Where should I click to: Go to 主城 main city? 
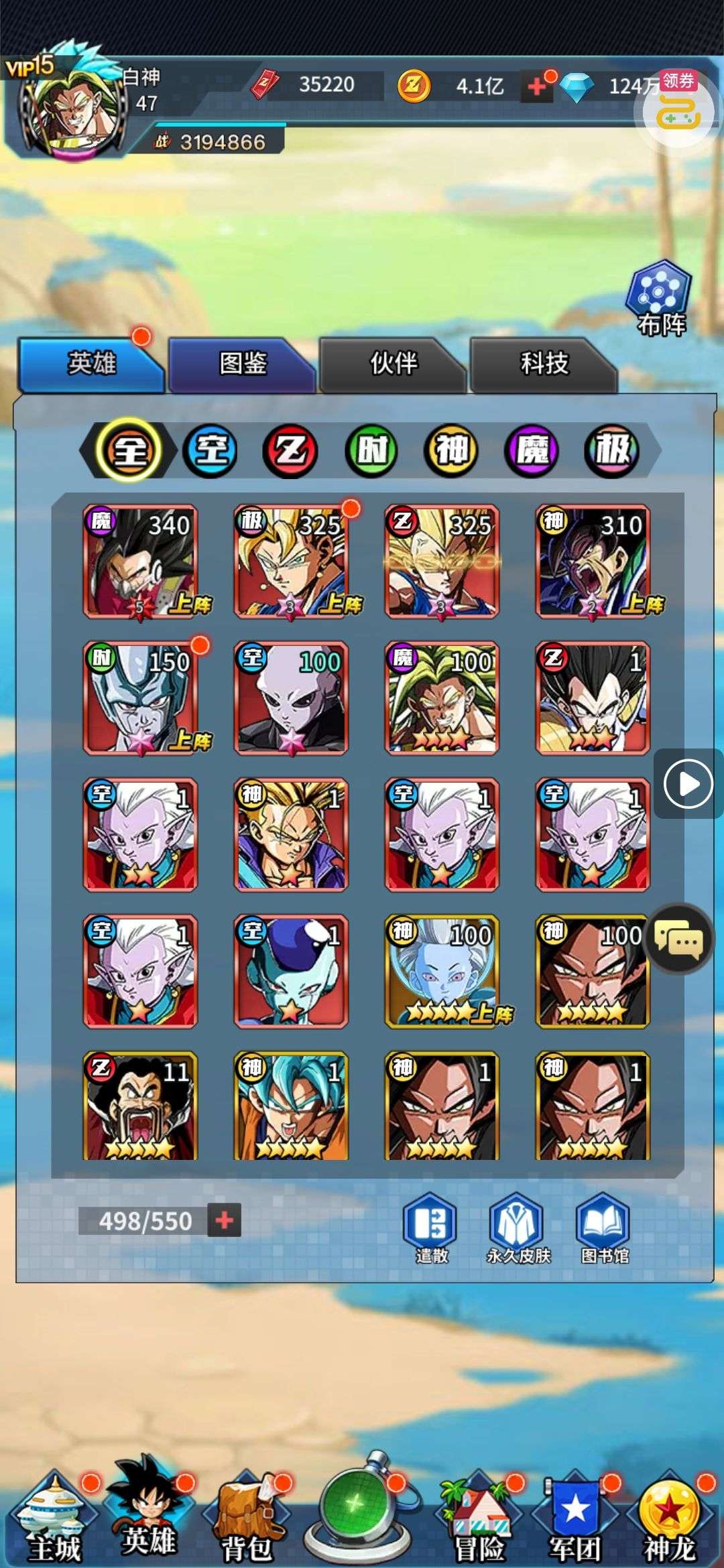tap(54, 1514)
